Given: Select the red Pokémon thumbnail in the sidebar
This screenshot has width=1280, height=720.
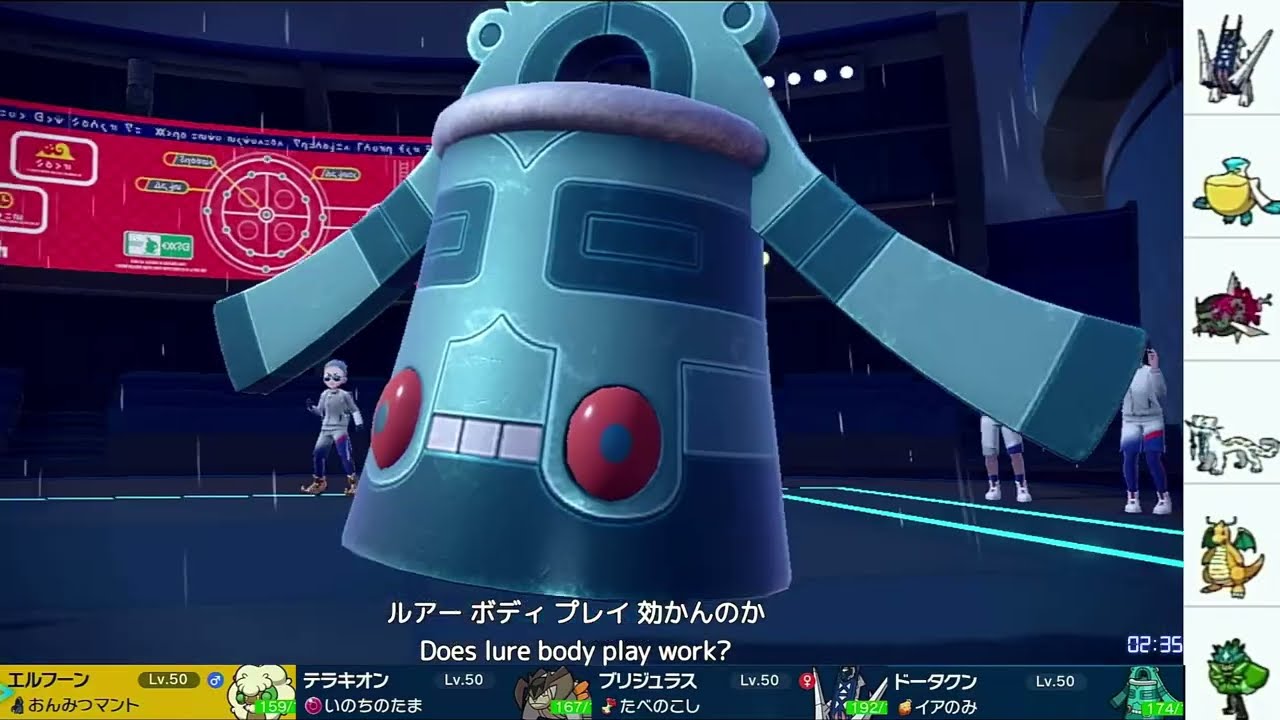Looking at the screenshot, I should coord(1232,305).
